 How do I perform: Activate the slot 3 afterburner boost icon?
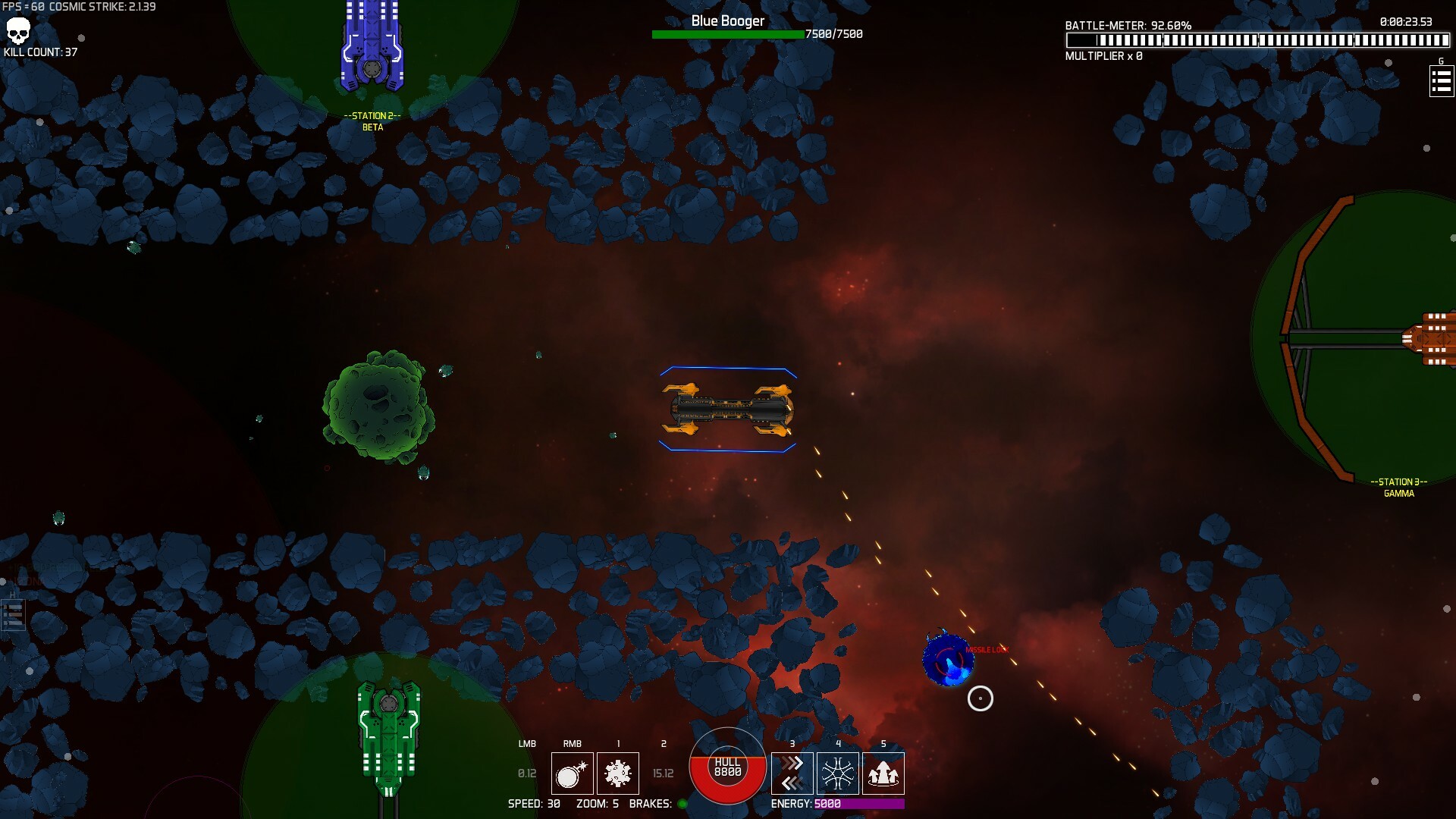792,773
